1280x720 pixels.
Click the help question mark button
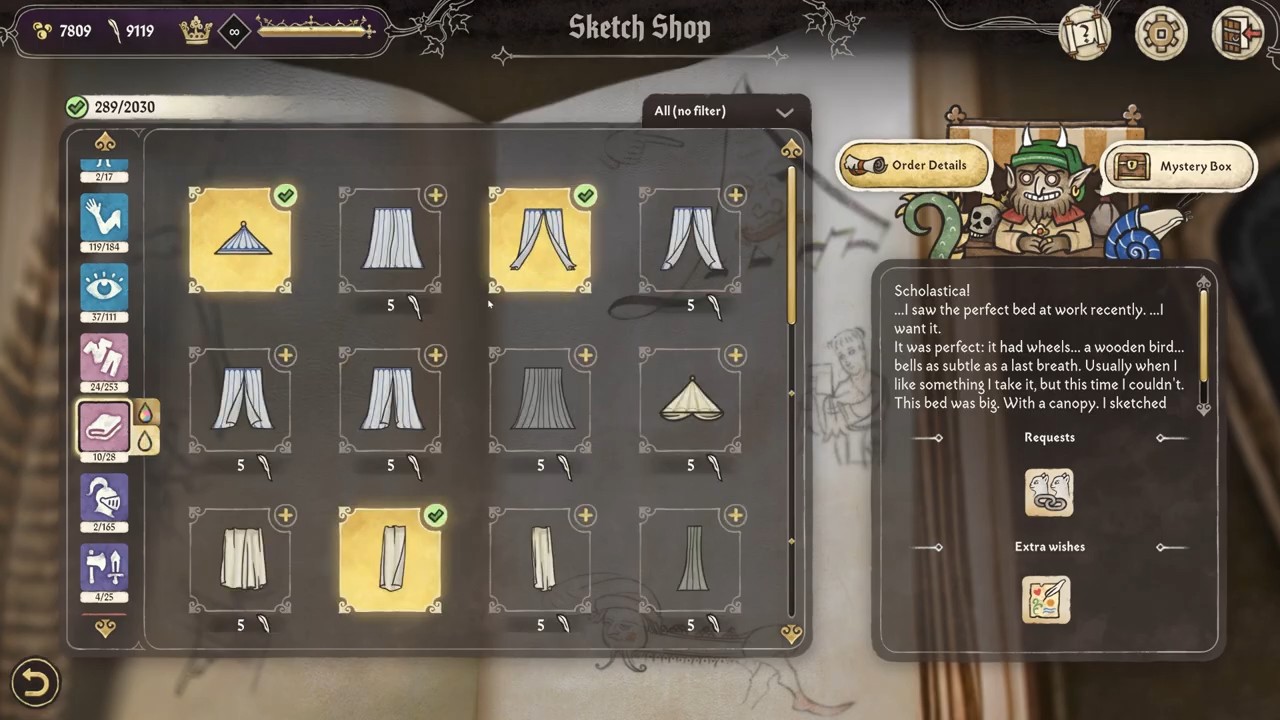point(1085,34)
